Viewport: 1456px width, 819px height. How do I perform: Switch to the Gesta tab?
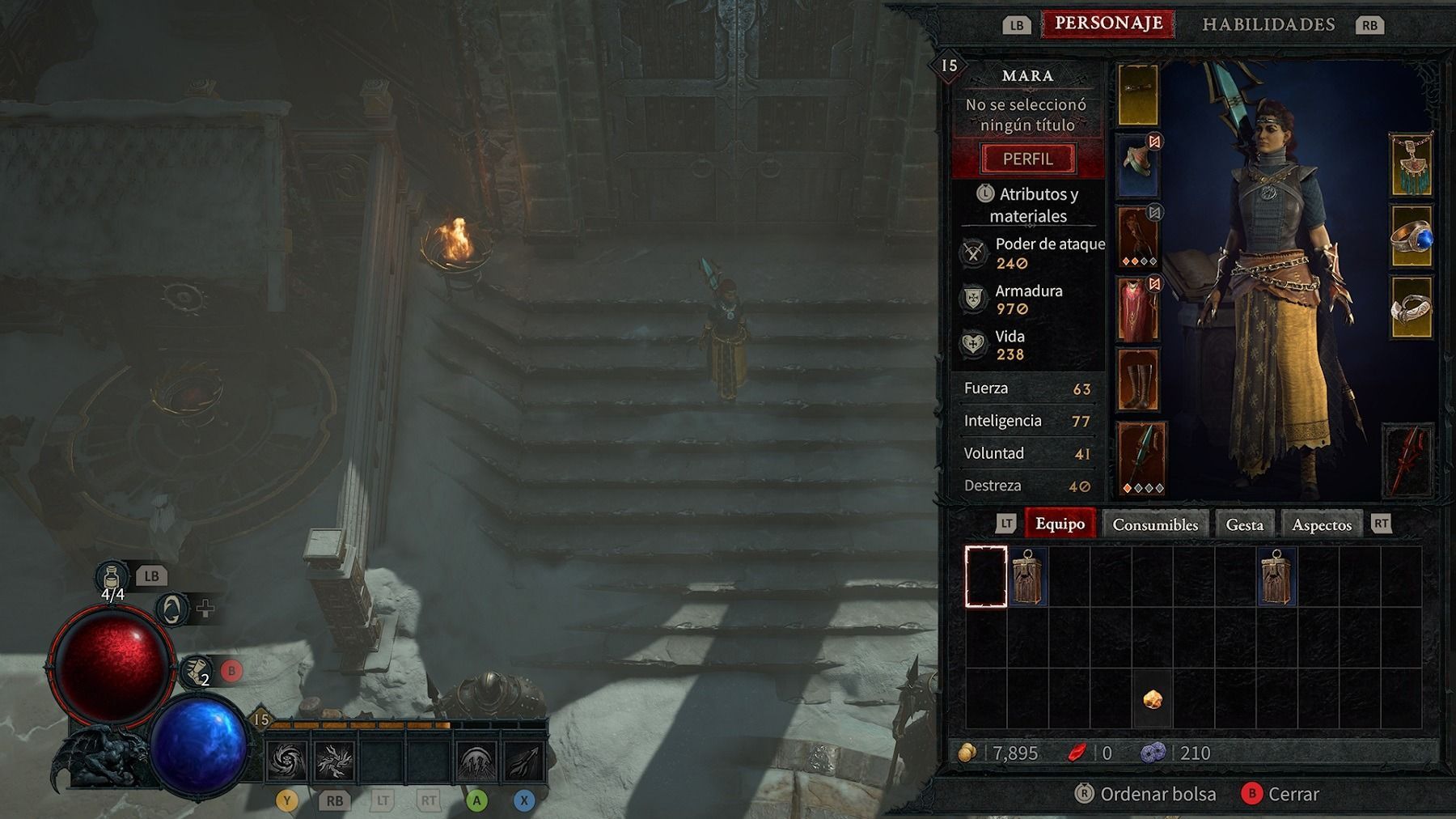(x=1243, y=524)
